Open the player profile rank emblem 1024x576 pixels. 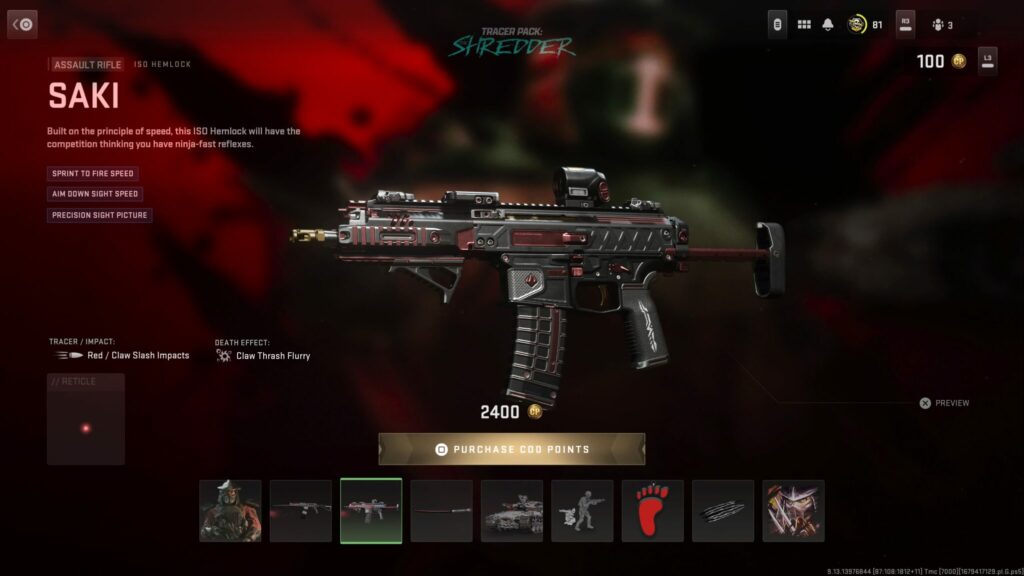856,24
